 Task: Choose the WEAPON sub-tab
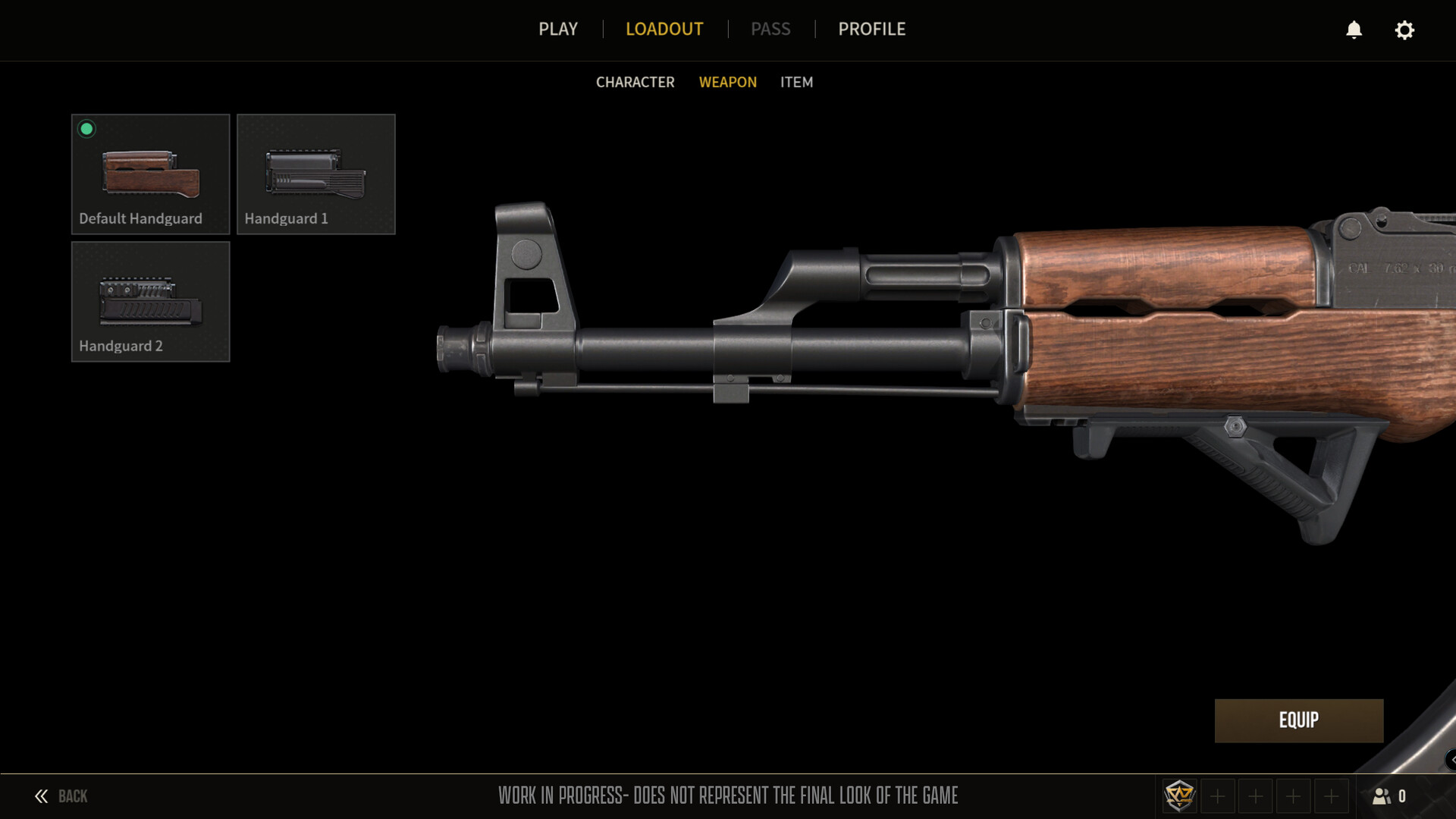tap(727, 82)
